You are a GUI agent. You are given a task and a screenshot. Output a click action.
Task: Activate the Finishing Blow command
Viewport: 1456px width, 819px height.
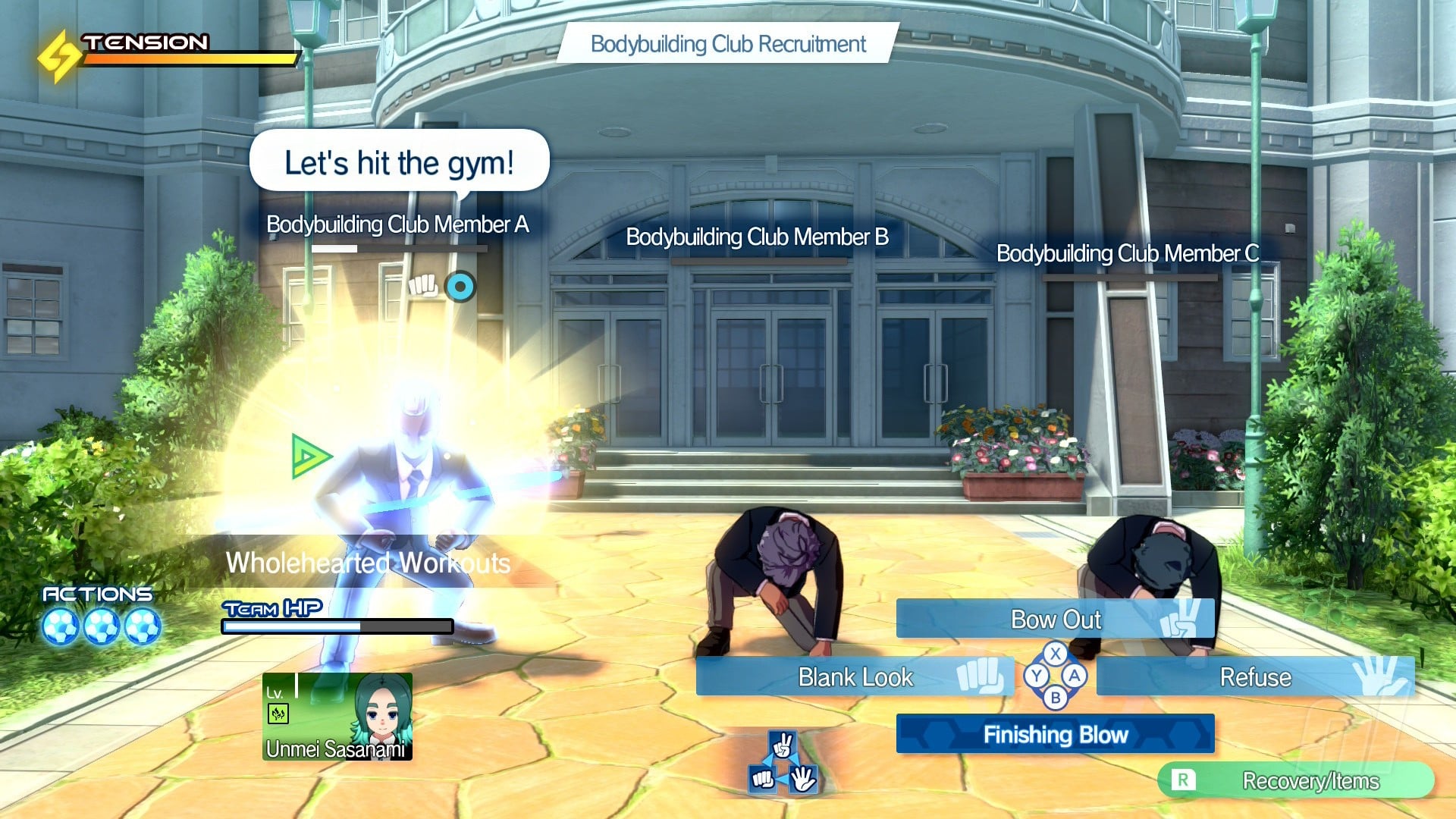tap(1055, 734)
